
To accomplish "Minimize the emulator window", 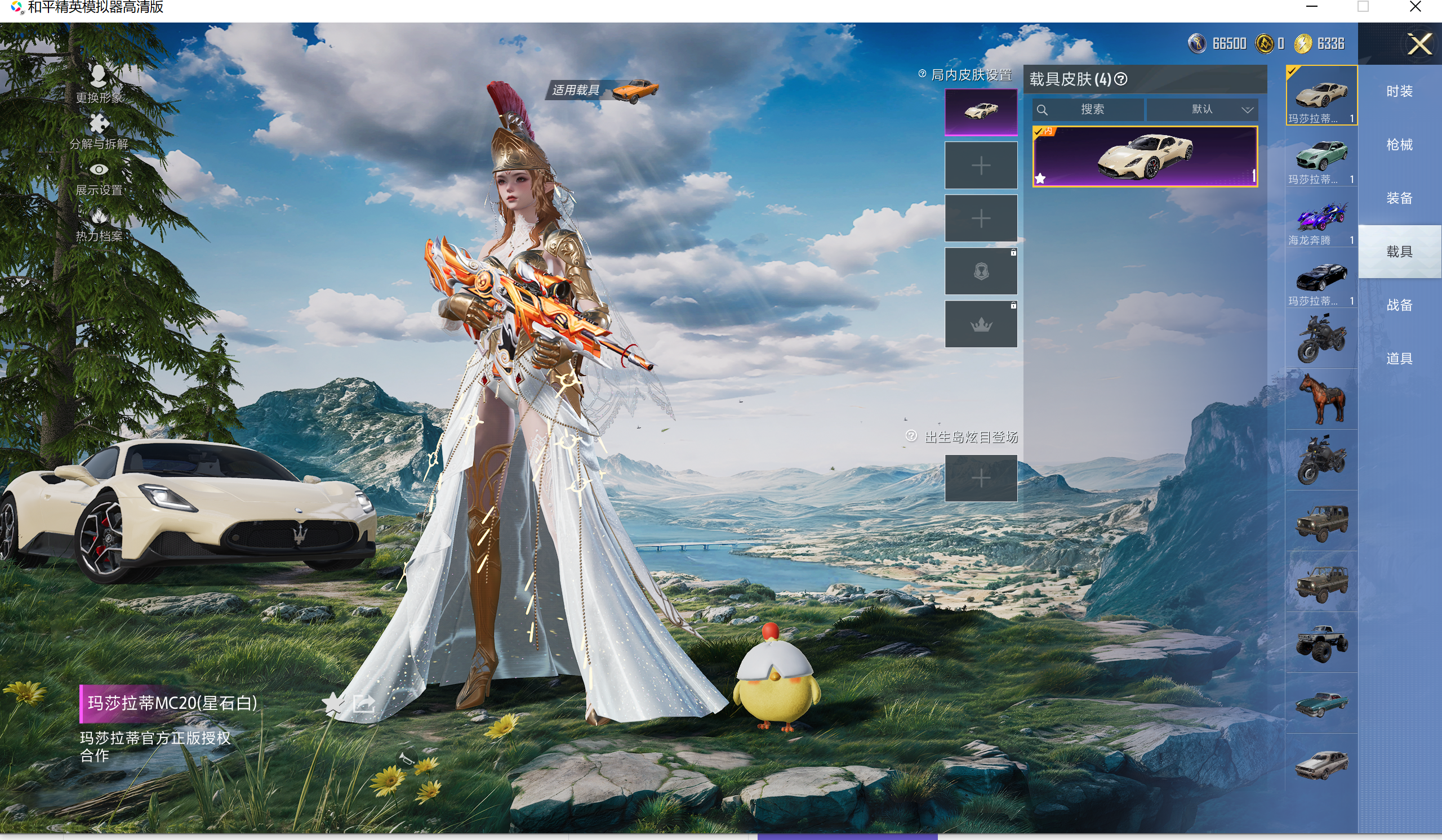I will click(1312, 7).
